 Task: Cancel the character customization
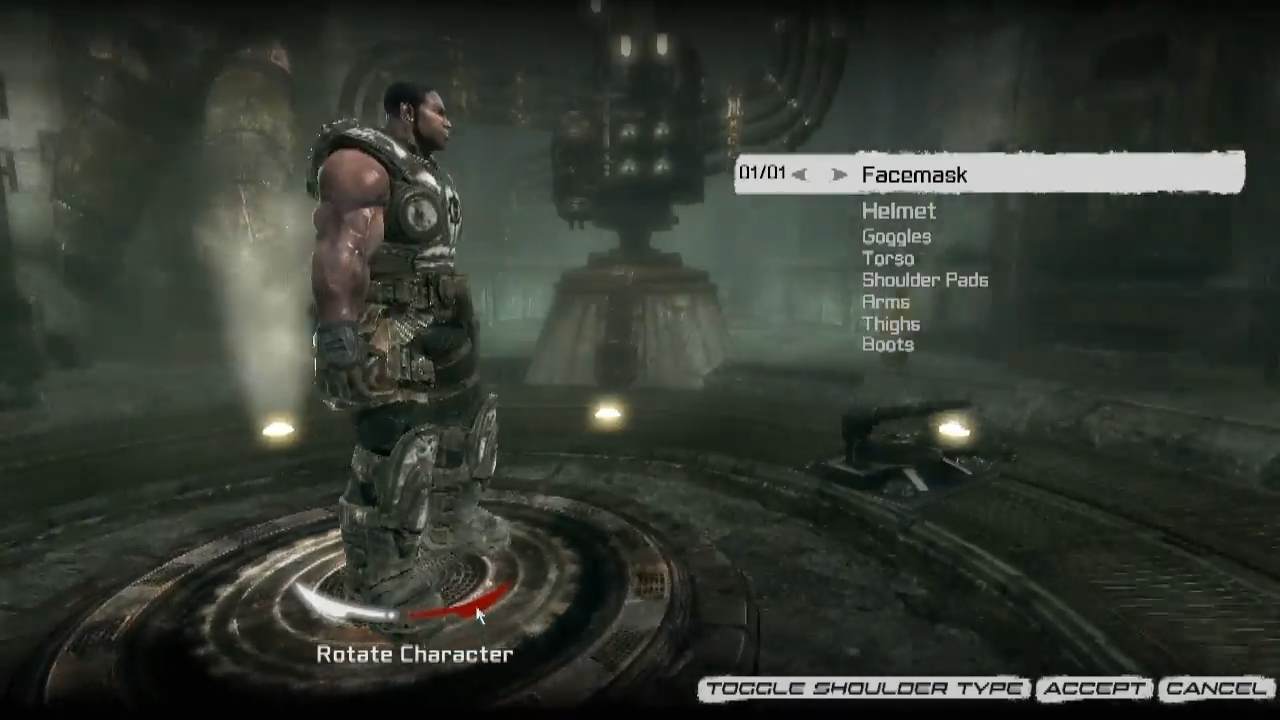pos(1215,689)
